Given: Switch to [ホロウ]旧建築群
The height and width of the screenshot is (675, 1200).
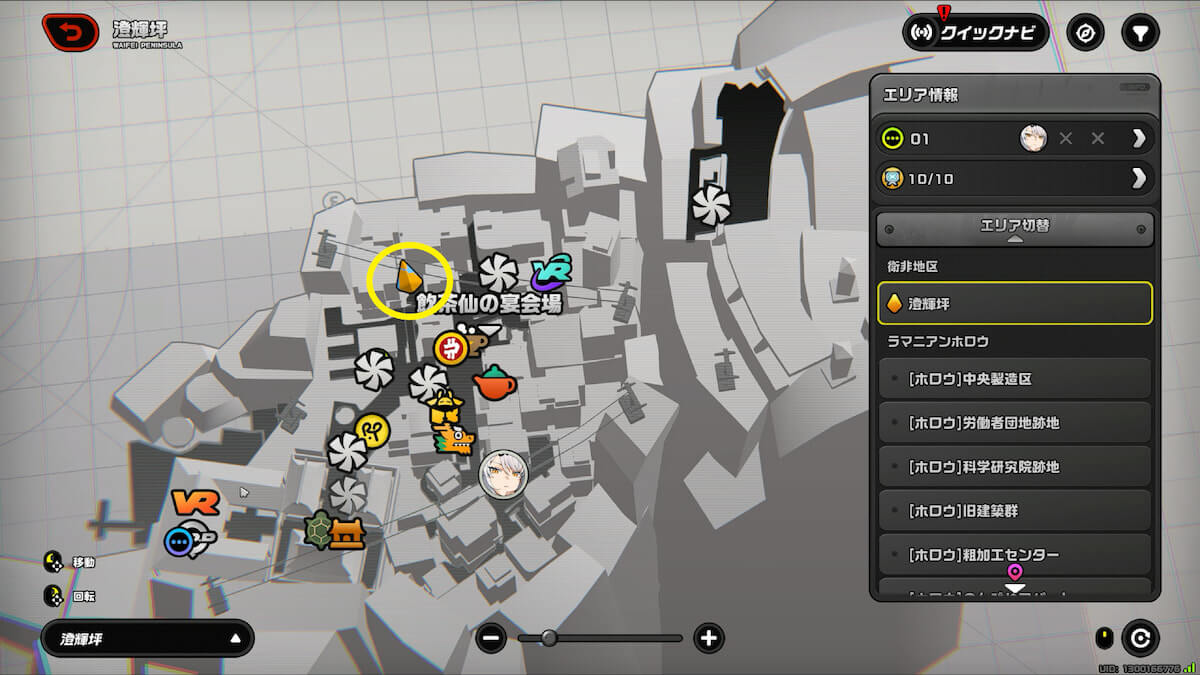Looking at the screenshot, I should tap(1015, 511).
